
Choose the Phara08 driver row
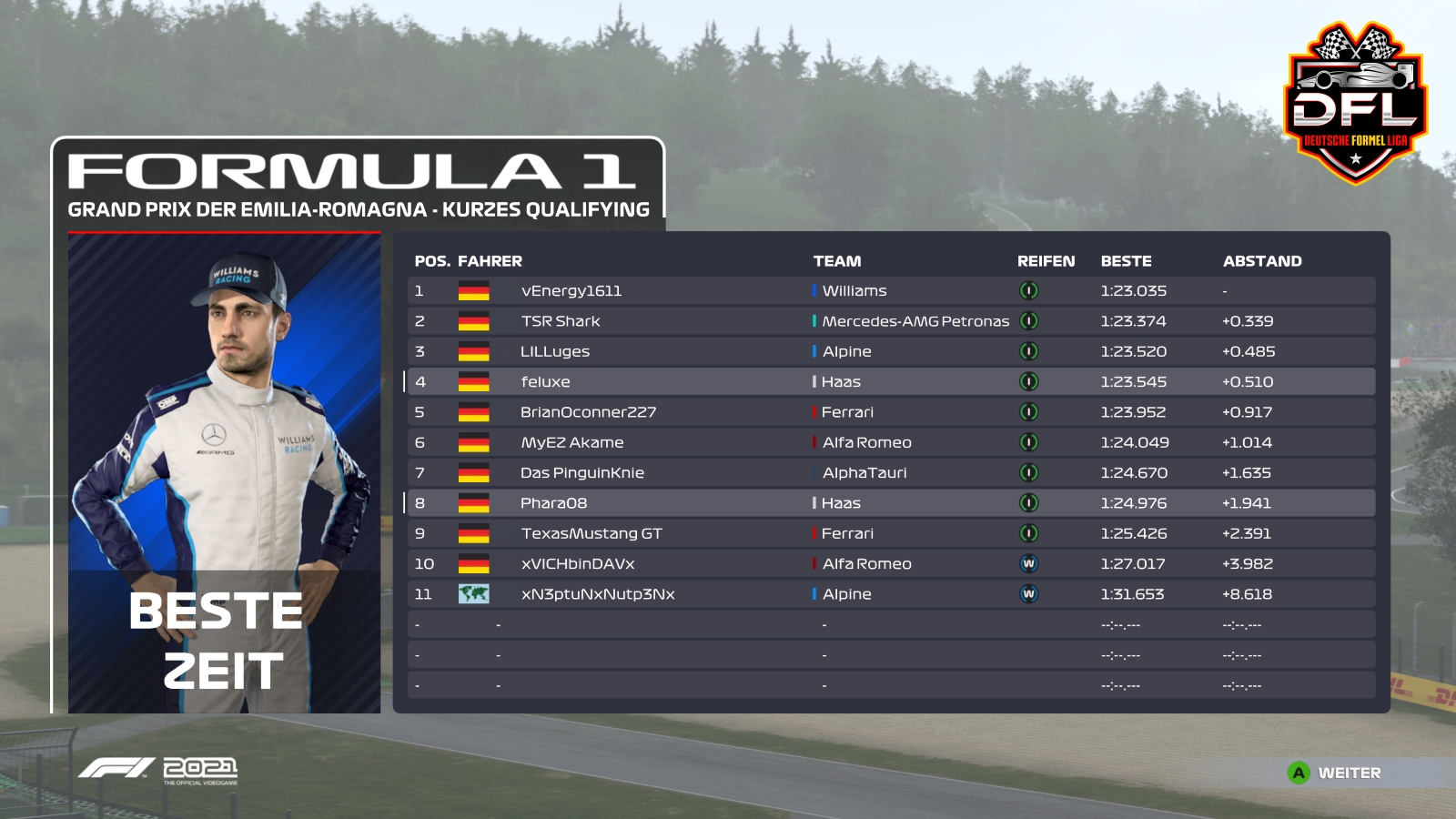tap(890, 503)
